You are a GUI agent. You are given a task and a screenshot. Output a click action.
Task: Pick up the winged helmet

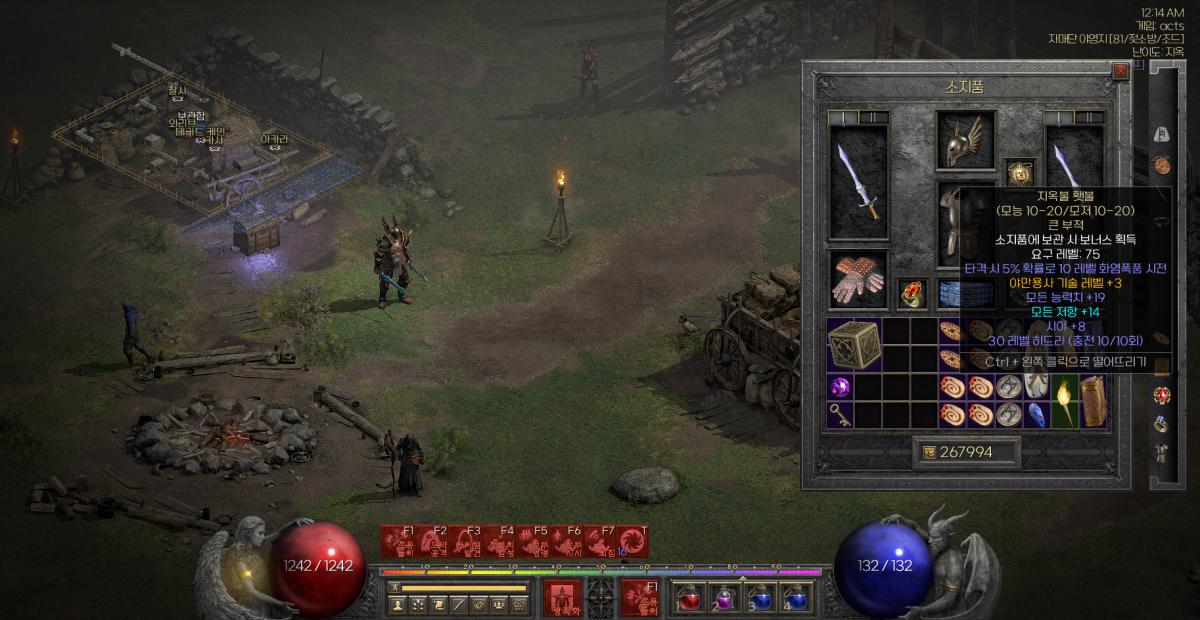pyautogui.click(x=965, y=138)
